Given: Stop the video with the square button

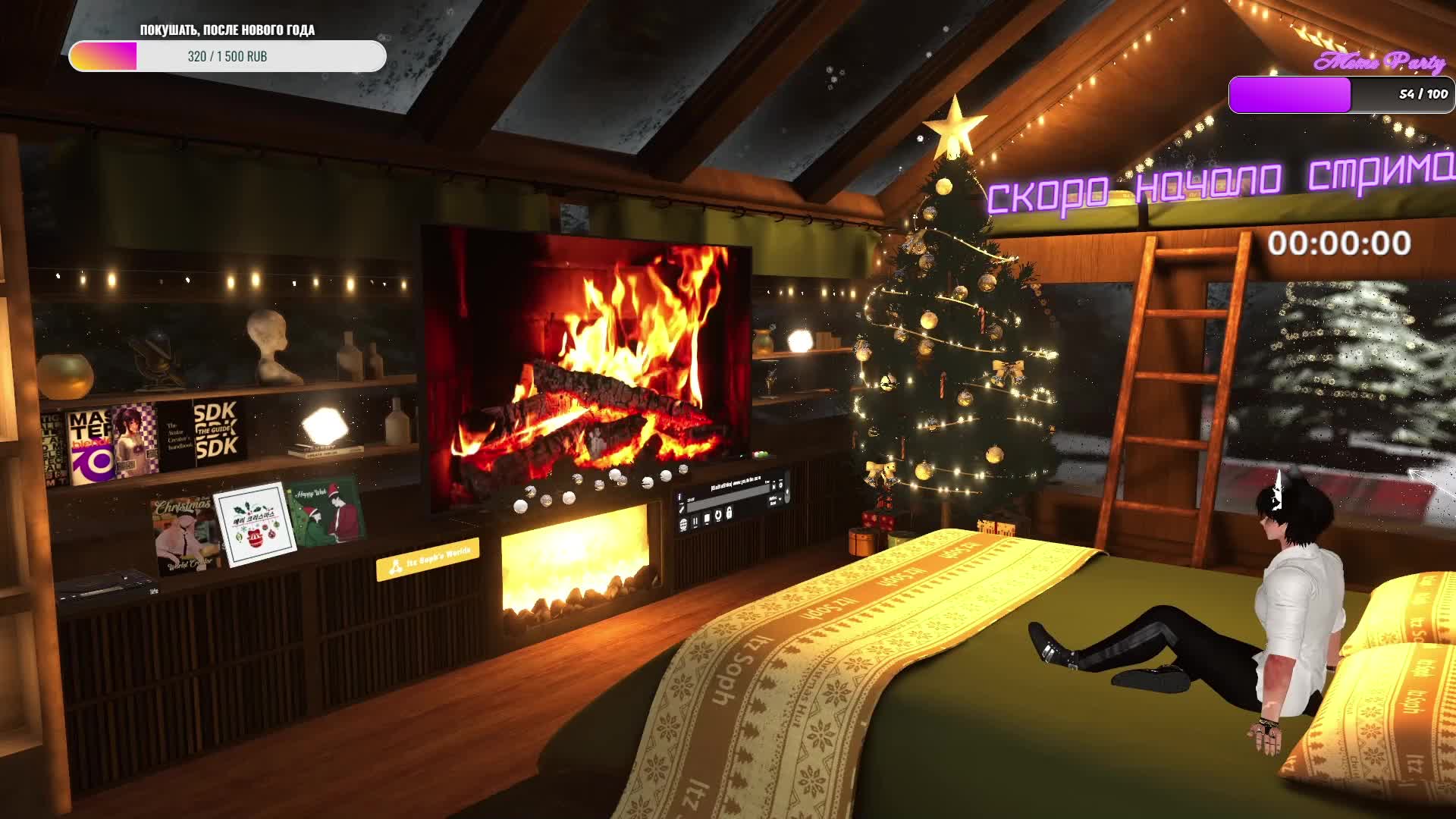Looking at the screenshot, I should click(x=707, y=519).
